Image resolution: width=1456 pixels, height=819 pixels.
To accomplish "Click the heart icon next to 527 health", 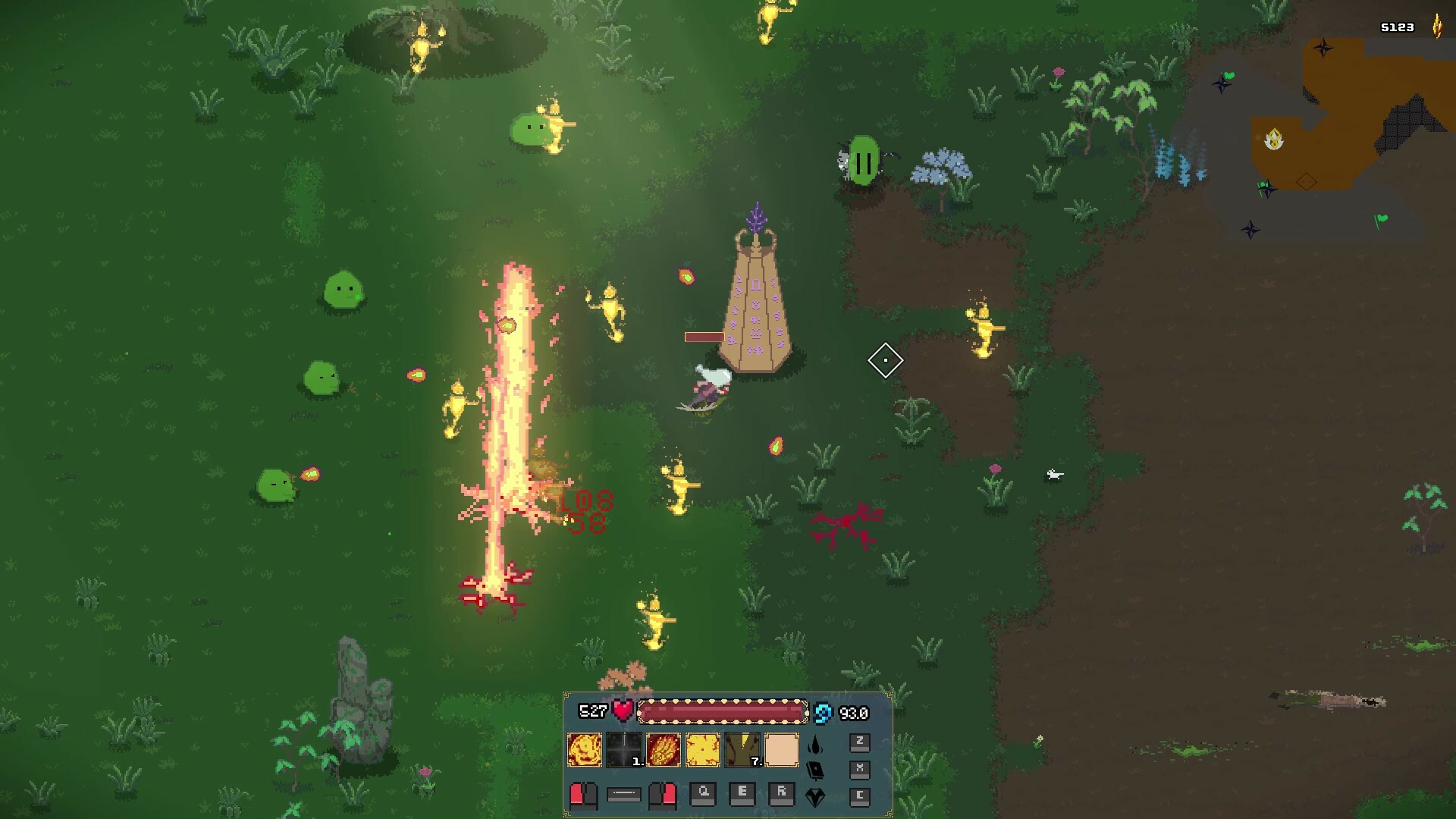I will [623, 709].
